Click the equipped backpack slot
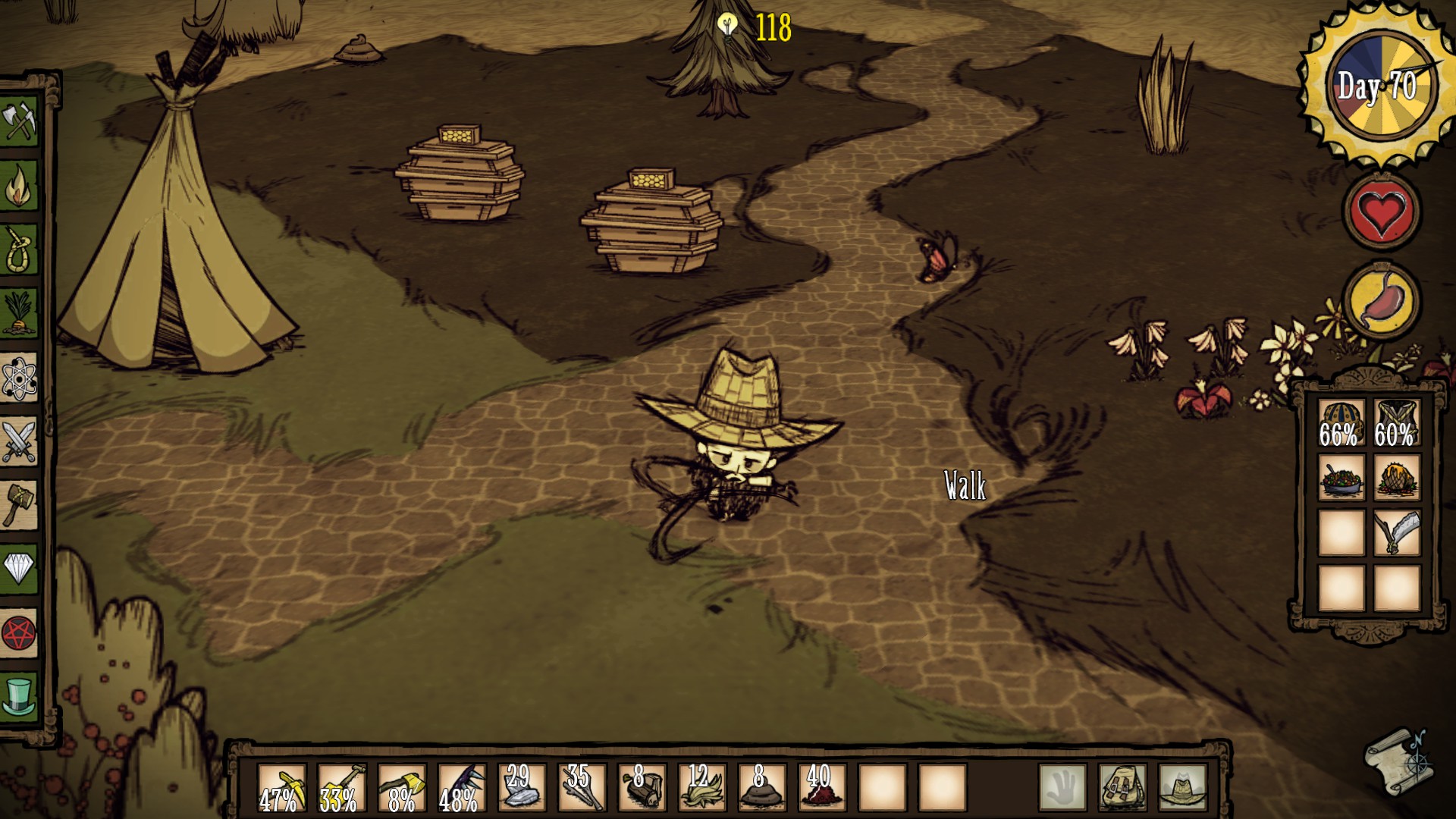Viewport: 1456px width, 819px height. click(x=1122, y=788)
